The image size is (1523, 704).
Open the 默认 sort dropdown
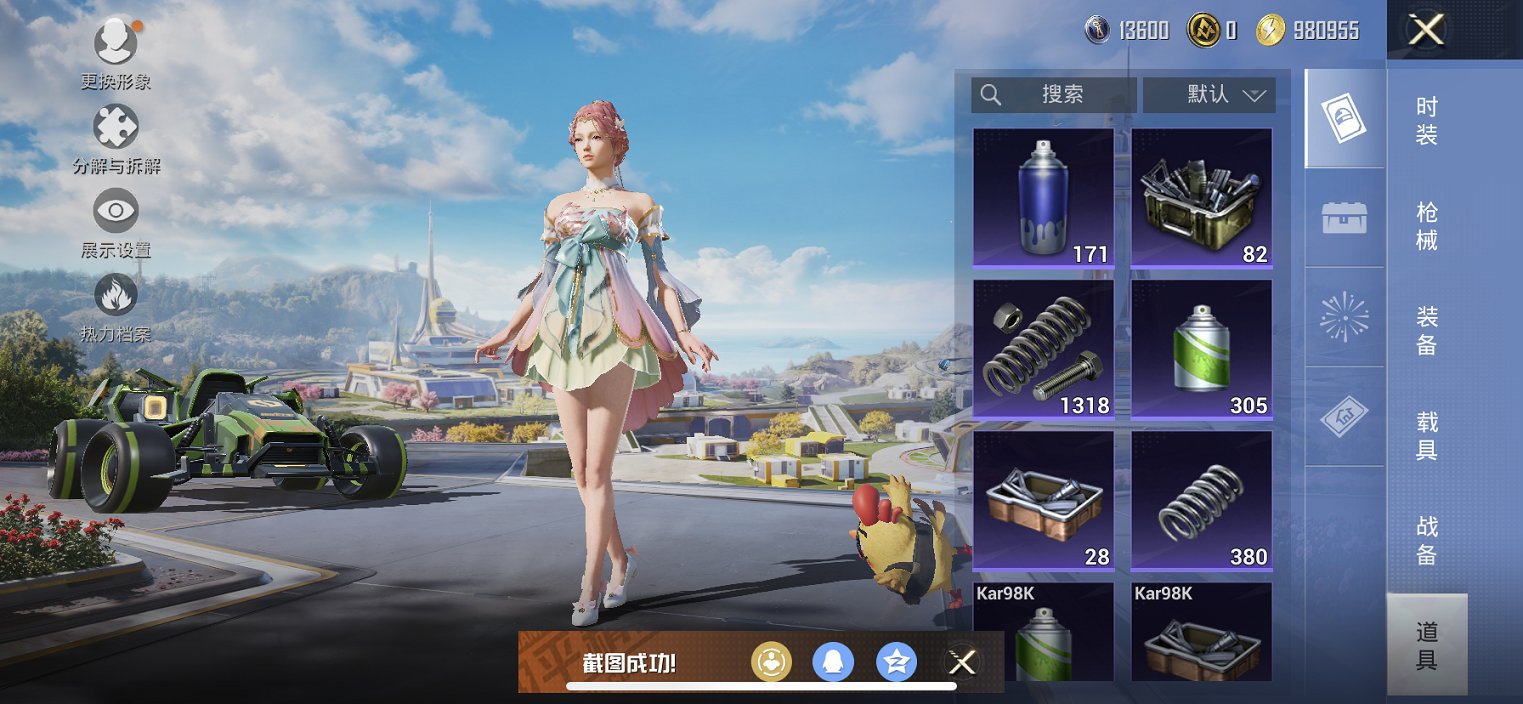(x=1209, y=95)
